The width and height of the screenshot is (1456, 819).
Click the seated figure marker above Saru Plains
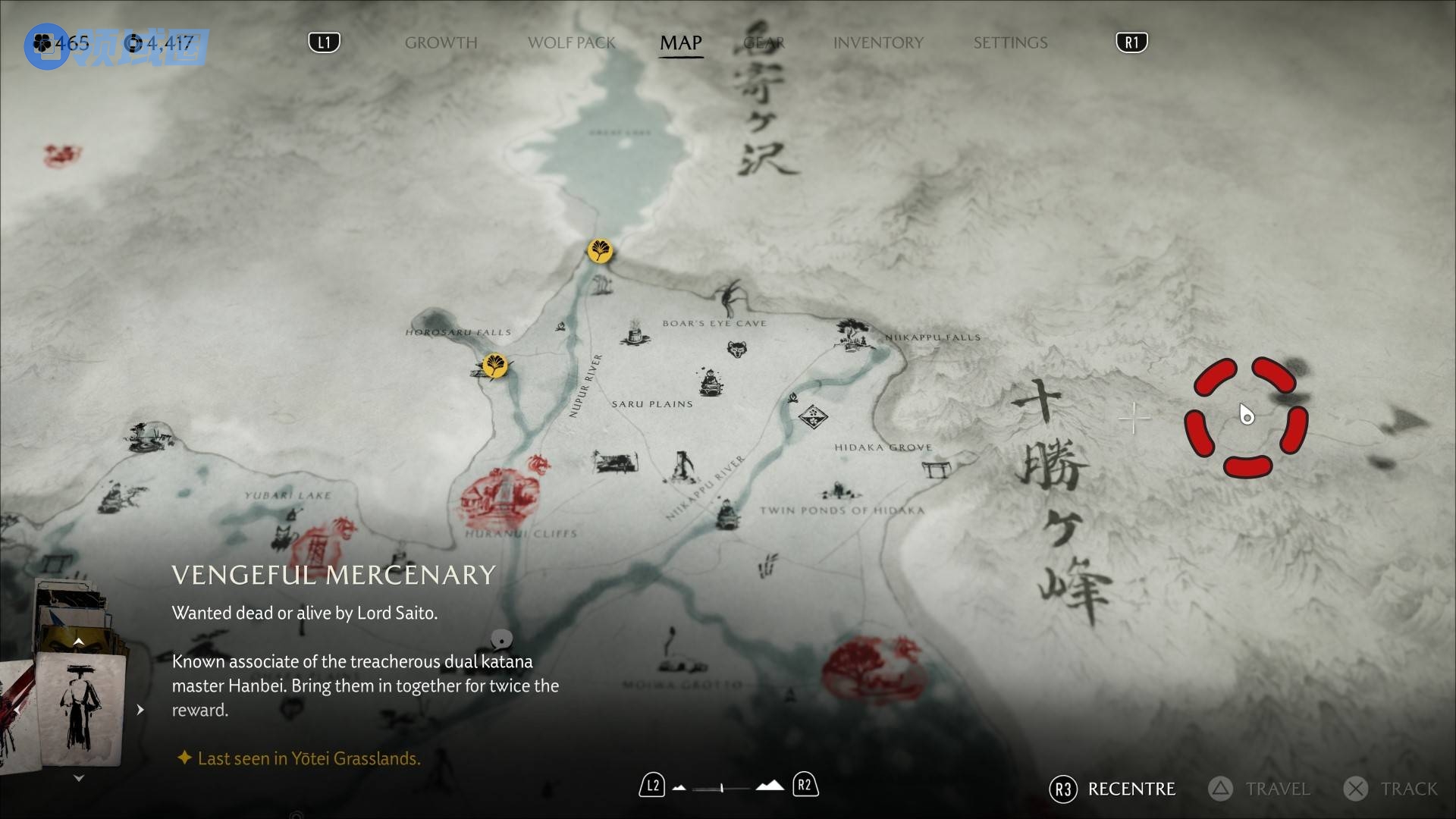(711, 381)
